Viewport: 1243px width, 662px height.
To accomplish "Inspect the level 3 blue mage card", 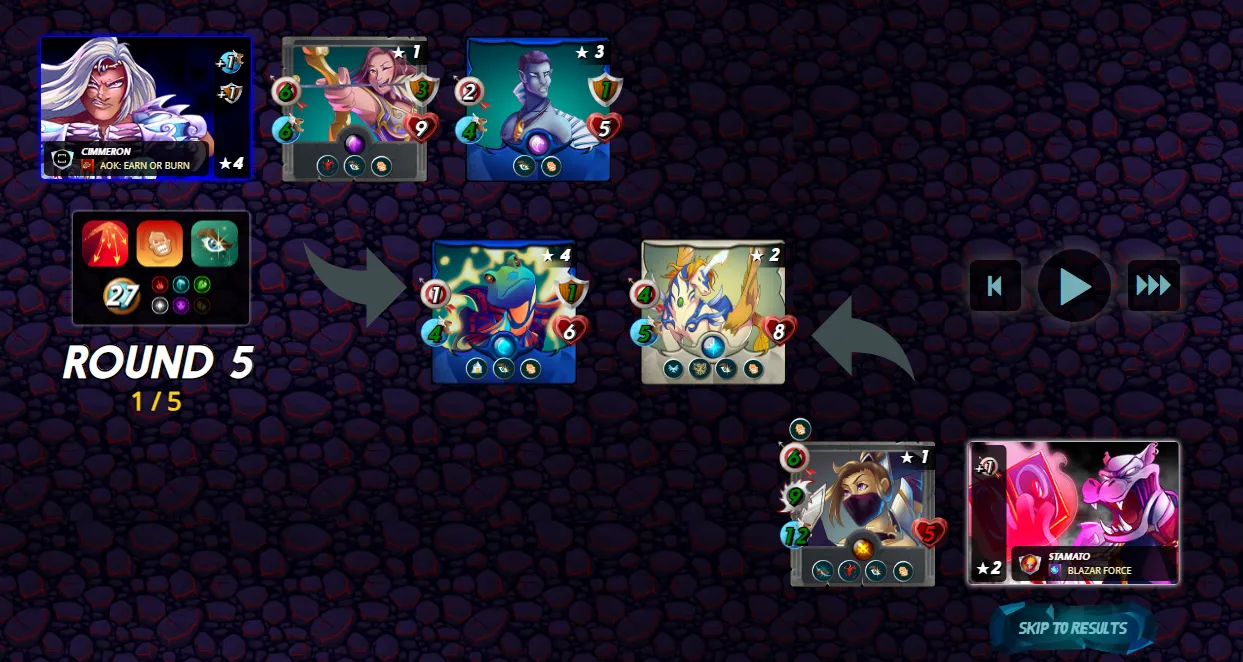I will pyautogui.click(x=539, y=108).
